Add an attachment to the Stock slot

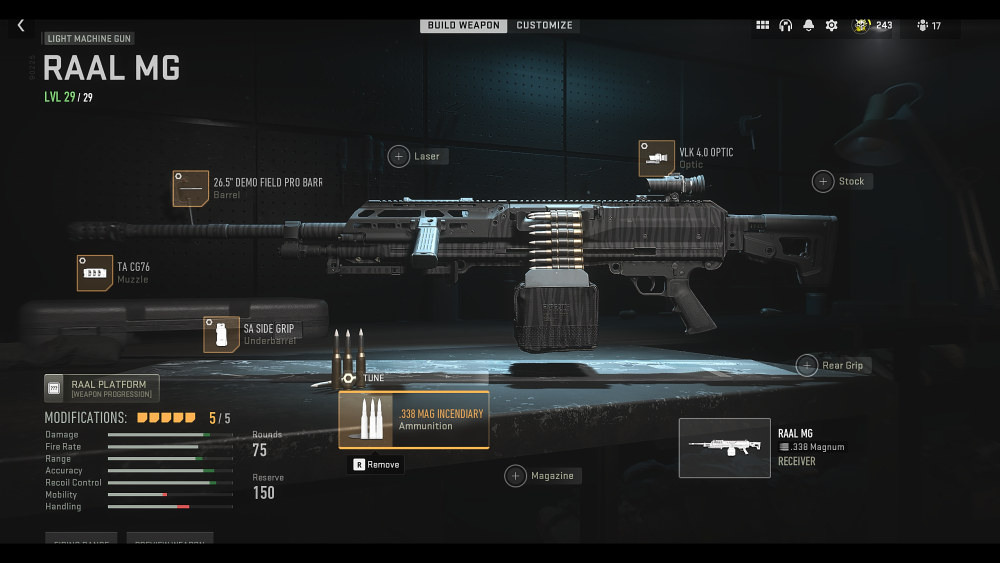822,181
